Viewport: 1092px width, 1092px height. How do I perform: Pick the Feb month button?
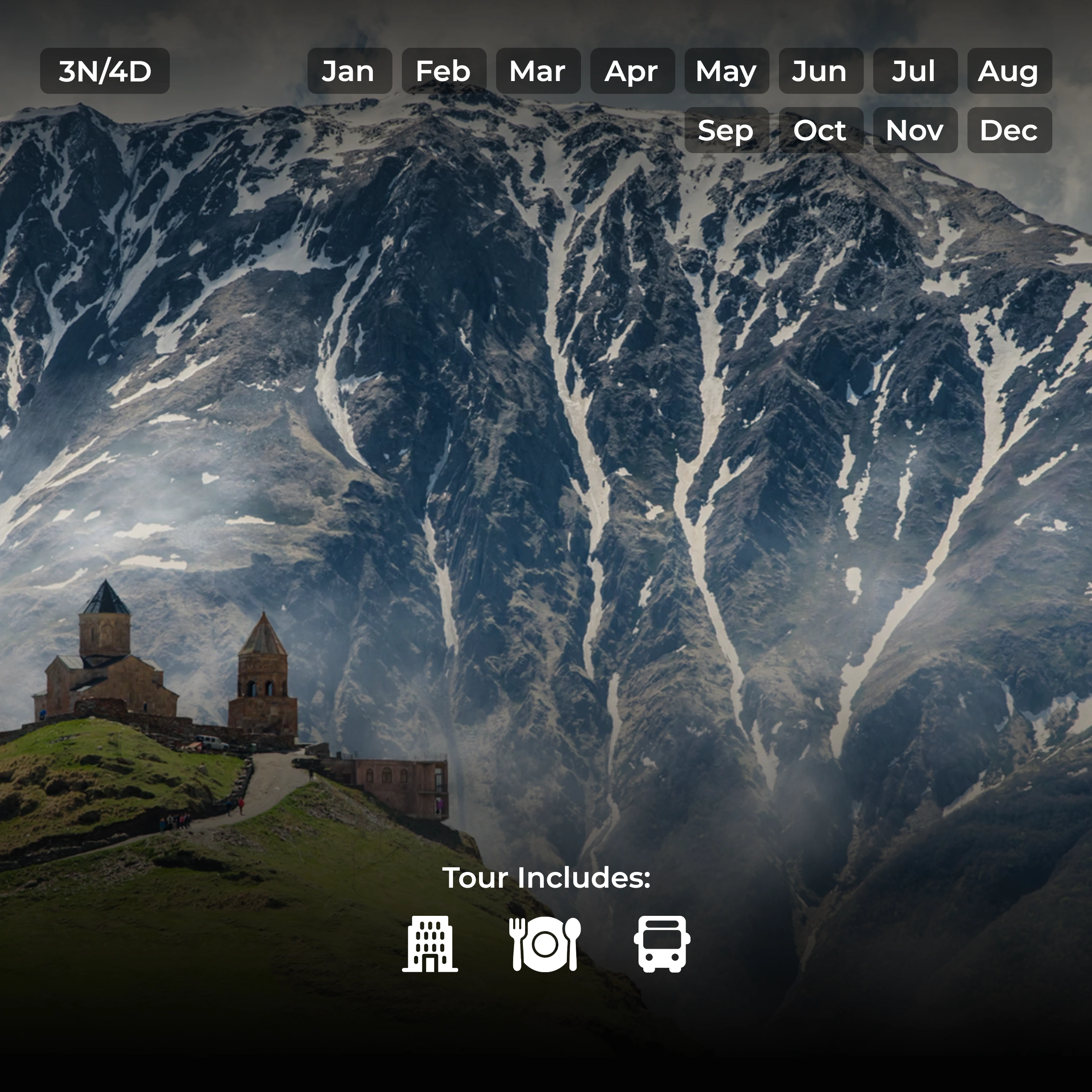pos(444,71)
